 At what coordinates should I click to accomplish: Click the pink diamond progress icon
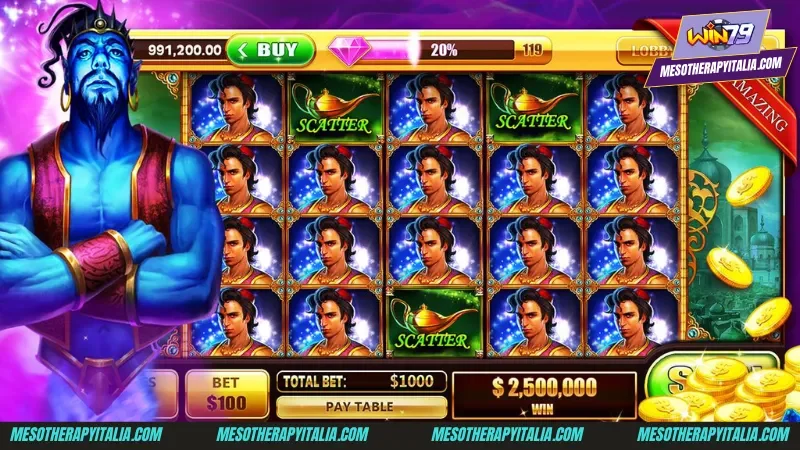click(350, 50)
